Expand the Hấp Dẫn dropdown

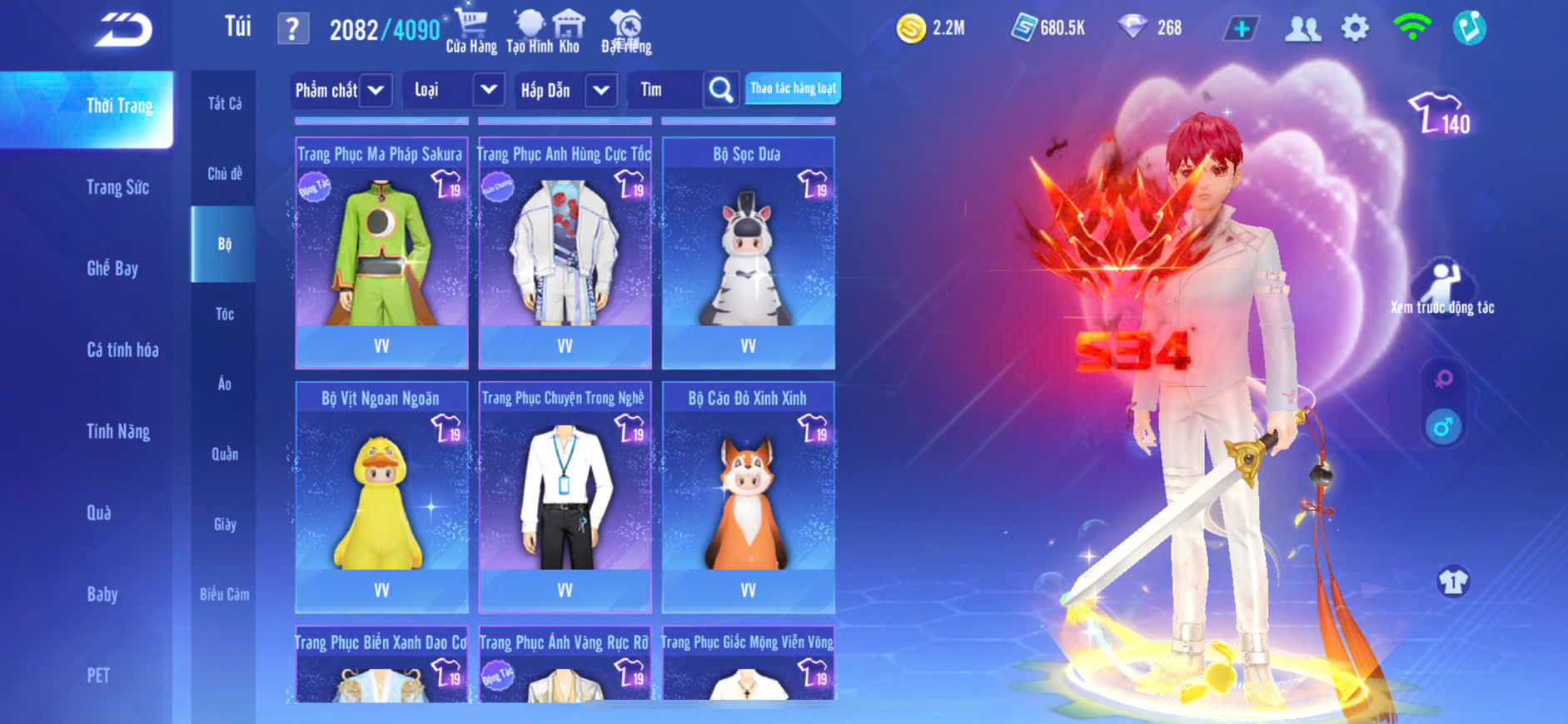pyautogui.click(x=601, y=90)
